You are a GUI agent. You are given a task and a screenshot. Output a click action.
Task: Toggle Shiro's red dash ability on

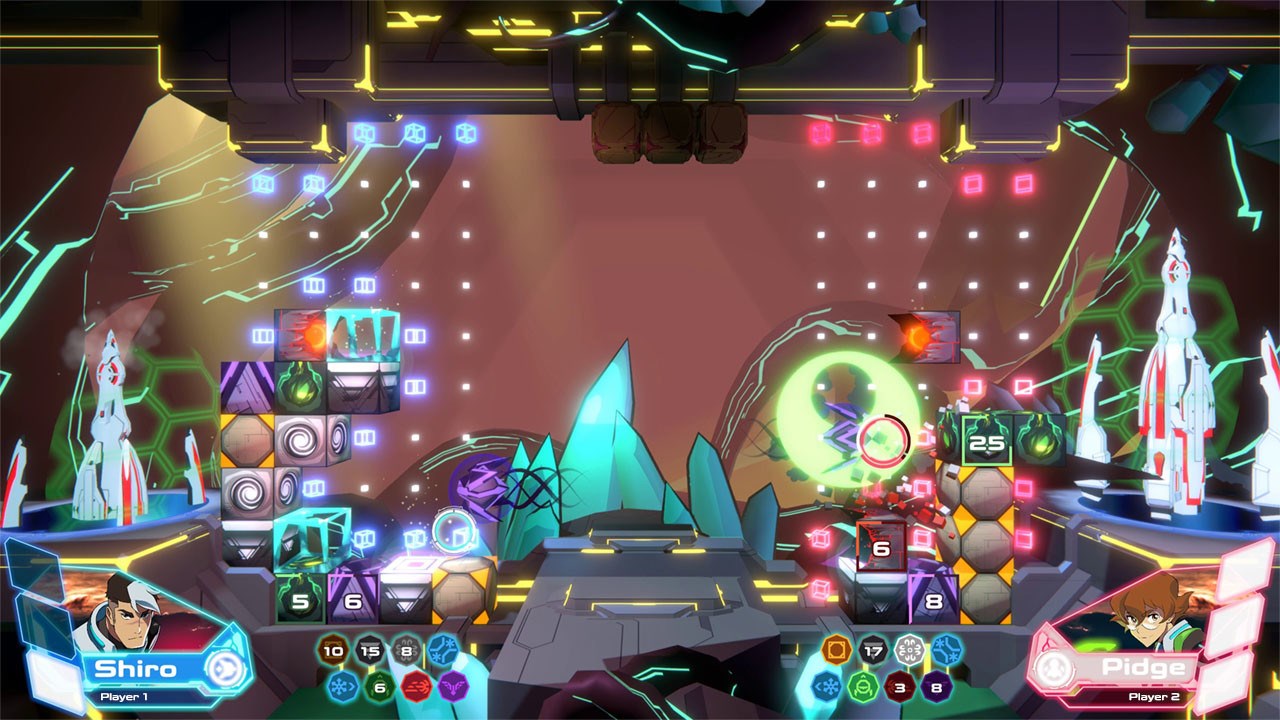point(415,687)
